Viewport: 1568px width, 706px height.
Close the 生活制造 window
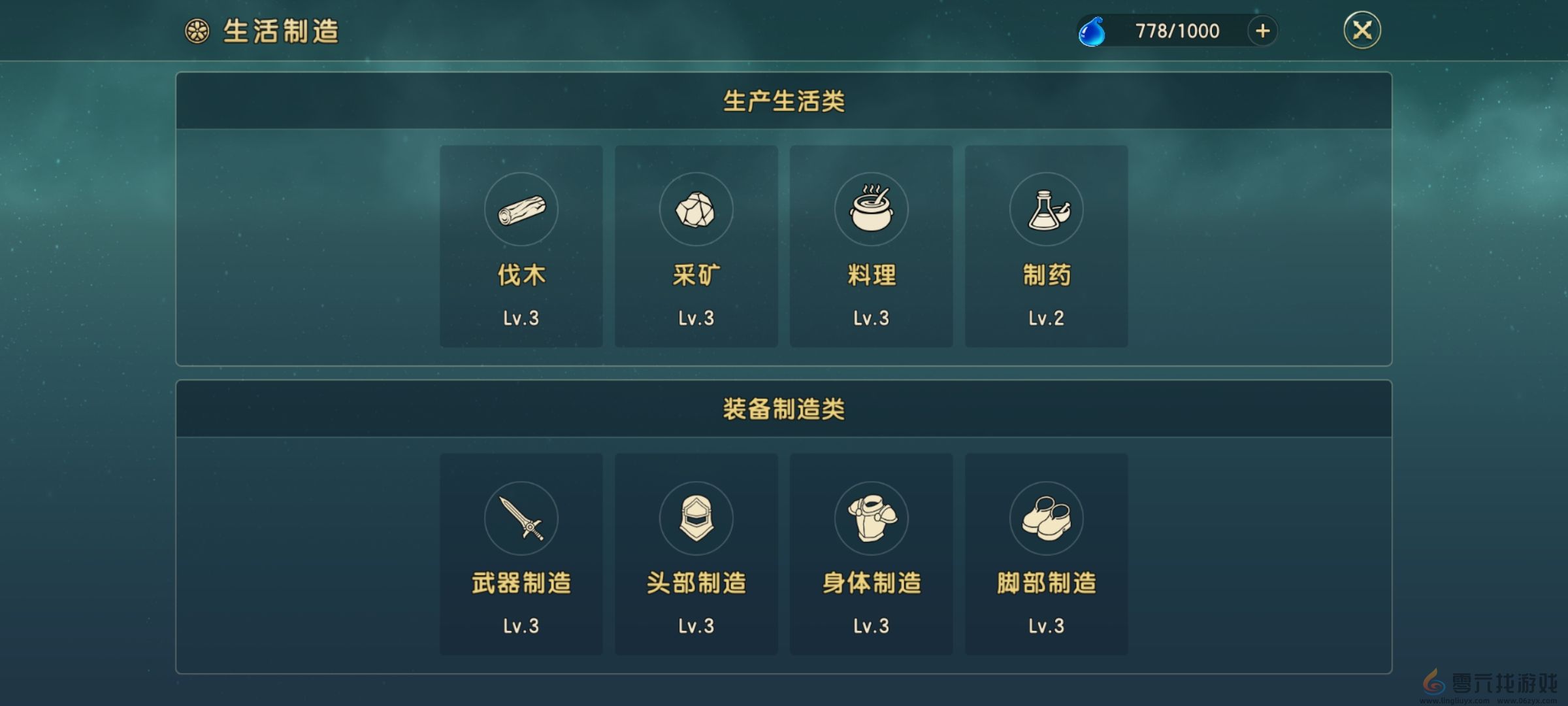pos(1363,29)
